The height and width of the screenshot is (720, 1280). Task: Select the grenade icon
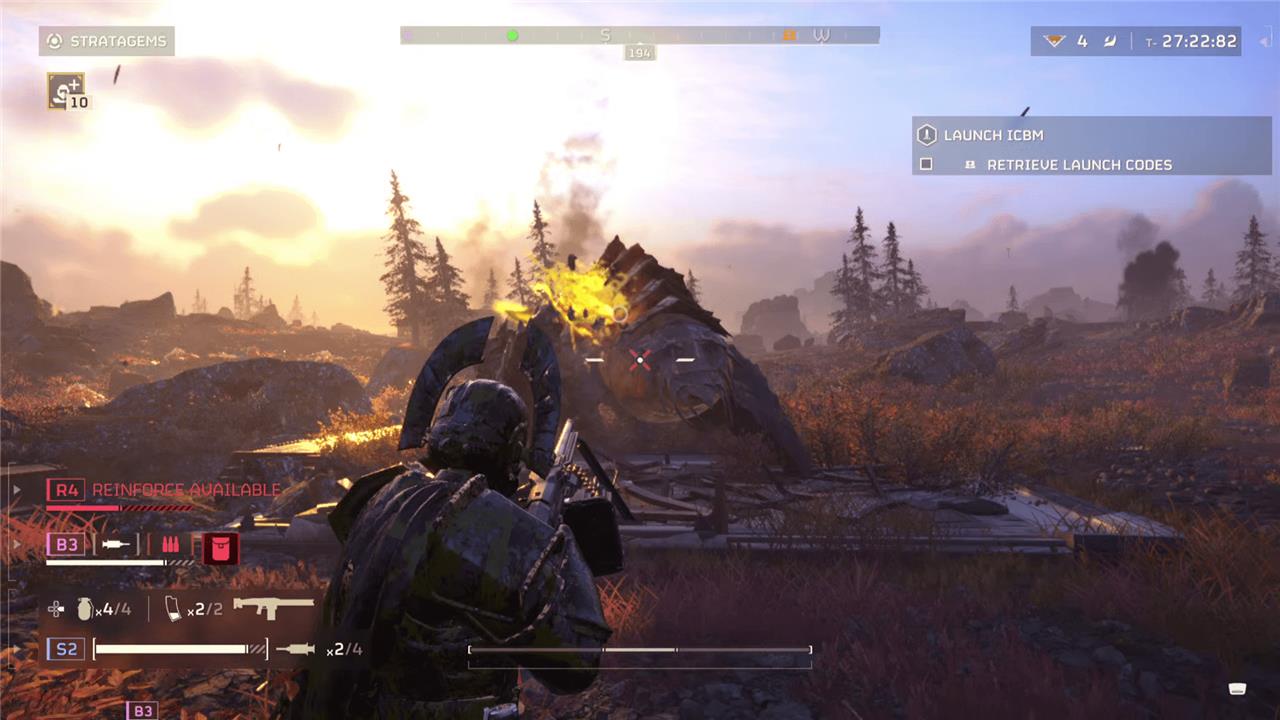(85, 608)
